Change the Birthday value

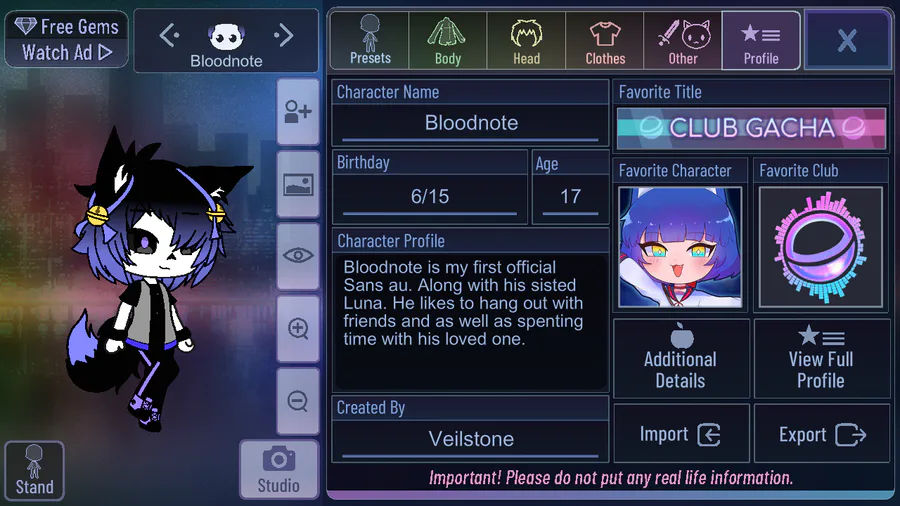pyautogui.click(x=430, y=196)
